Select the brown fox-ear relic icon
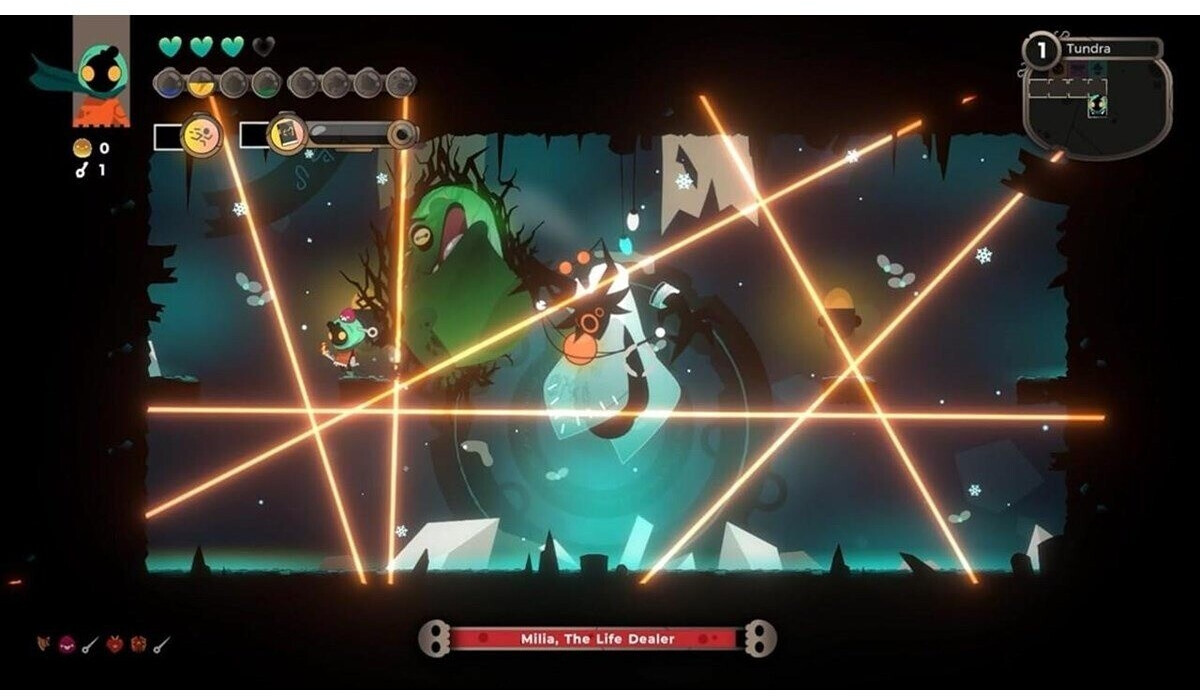This screenshot has width=1200, height=696. coord(44,644)
